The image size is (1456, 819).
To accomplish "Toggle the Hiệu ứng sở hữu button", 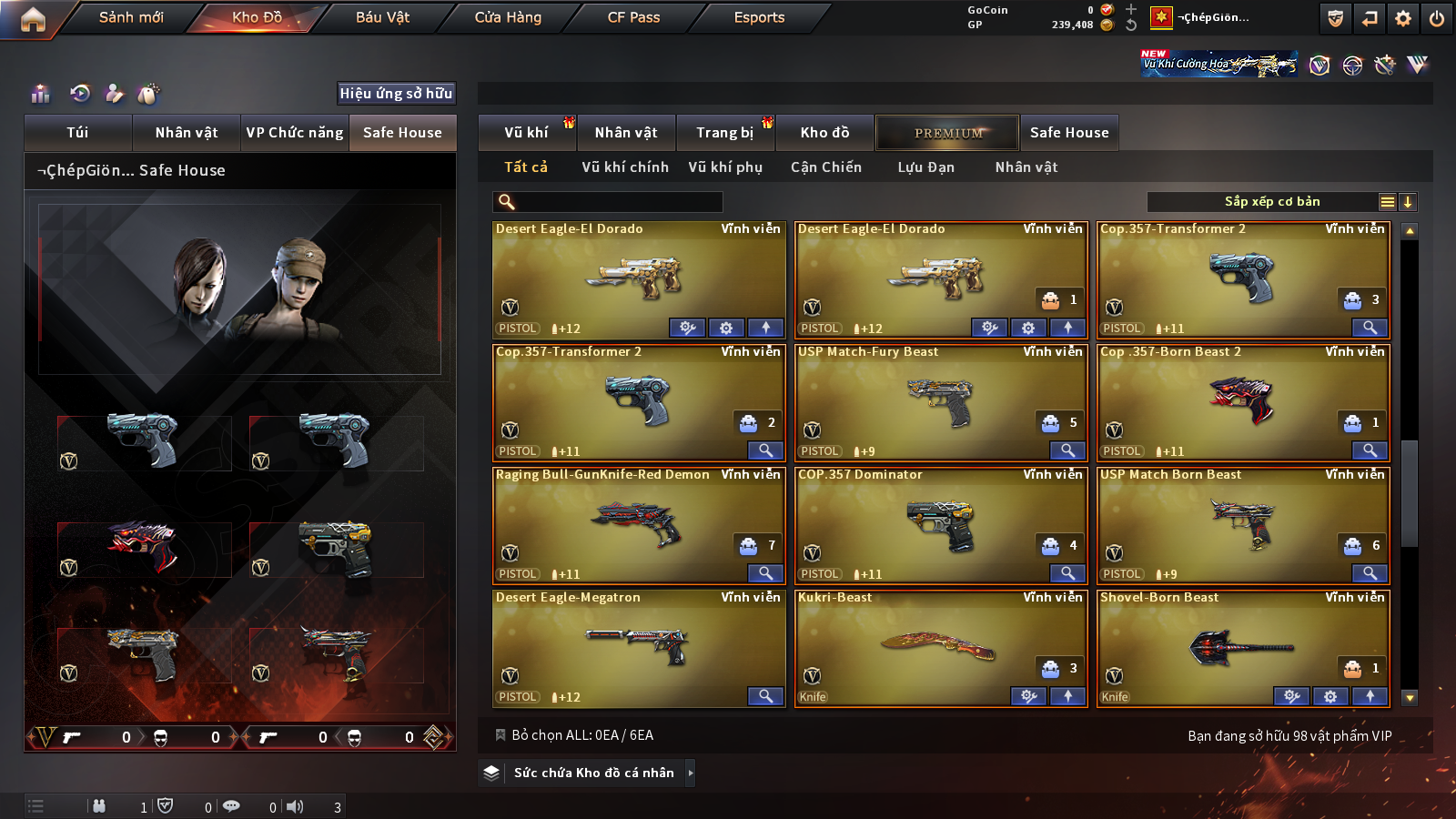I will (396, 93).
